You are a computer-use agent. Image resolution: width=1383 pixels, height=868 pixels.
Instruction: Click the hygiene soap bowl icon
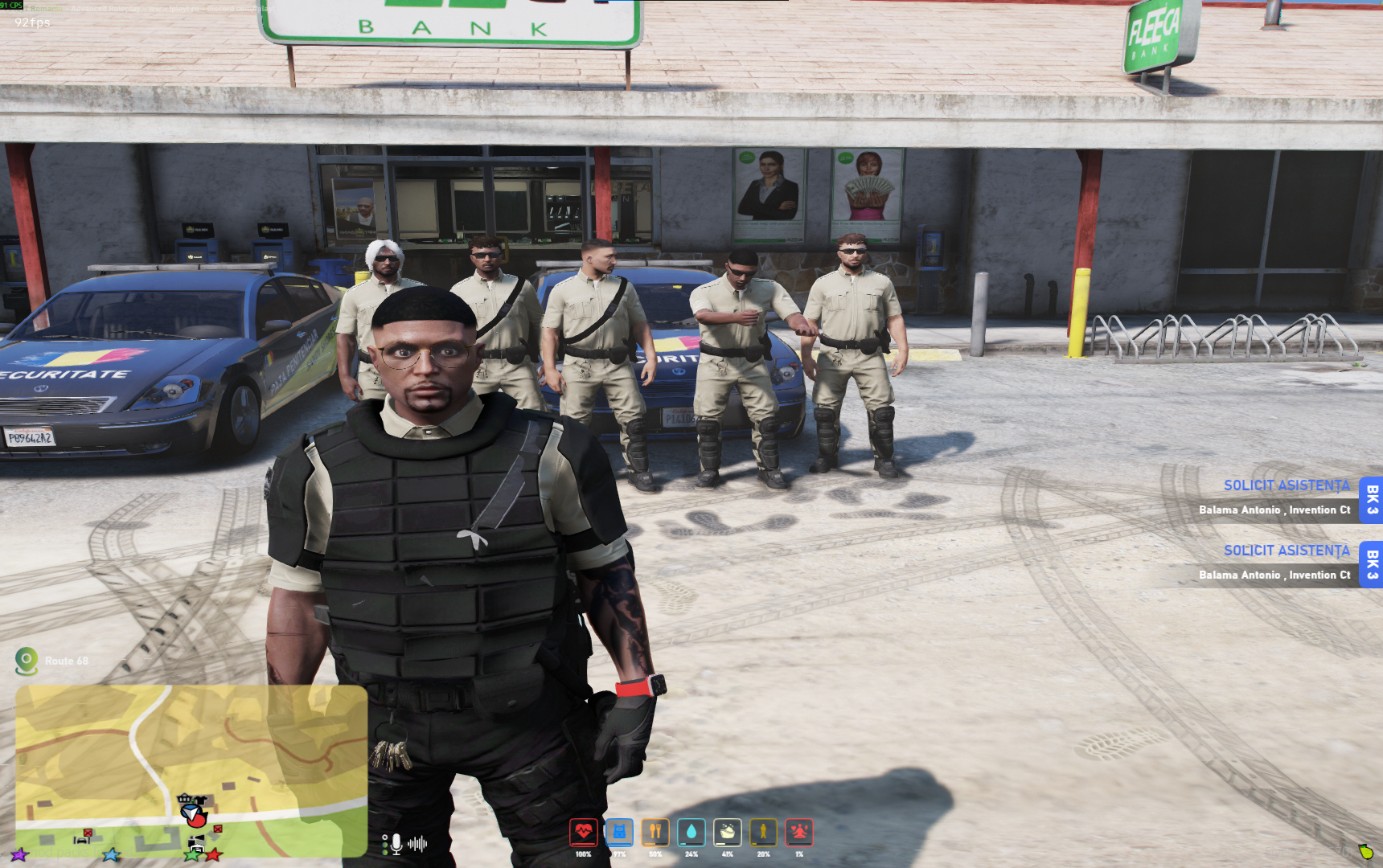pos(728,833)
